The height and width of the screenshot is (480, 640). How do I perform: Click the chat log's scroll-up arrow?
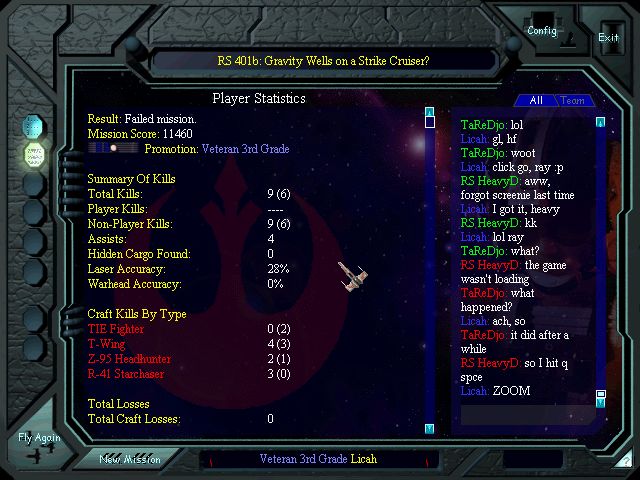click(x=601, y=122)
